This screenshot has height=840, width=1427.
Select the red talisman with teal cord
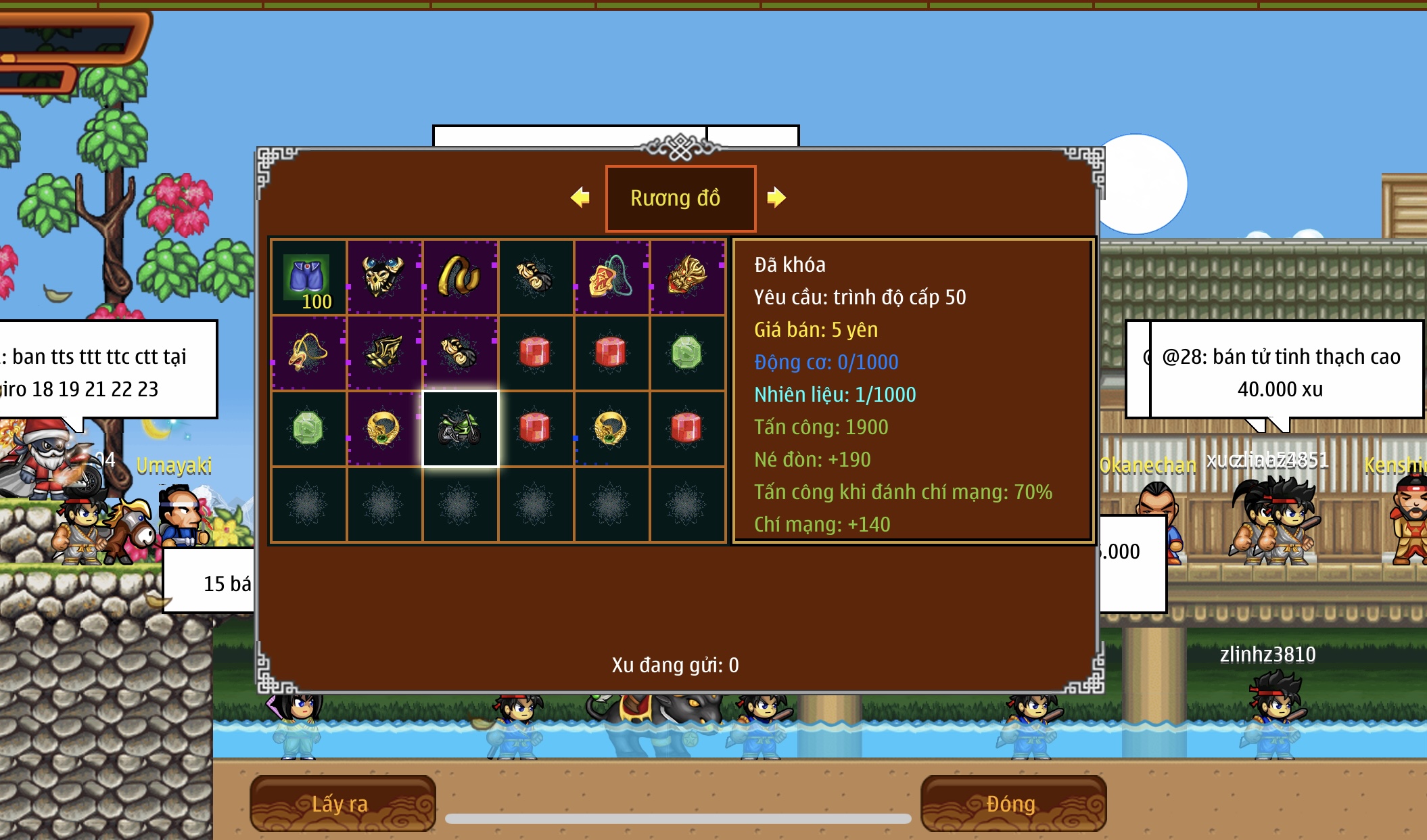click(611, 277)
